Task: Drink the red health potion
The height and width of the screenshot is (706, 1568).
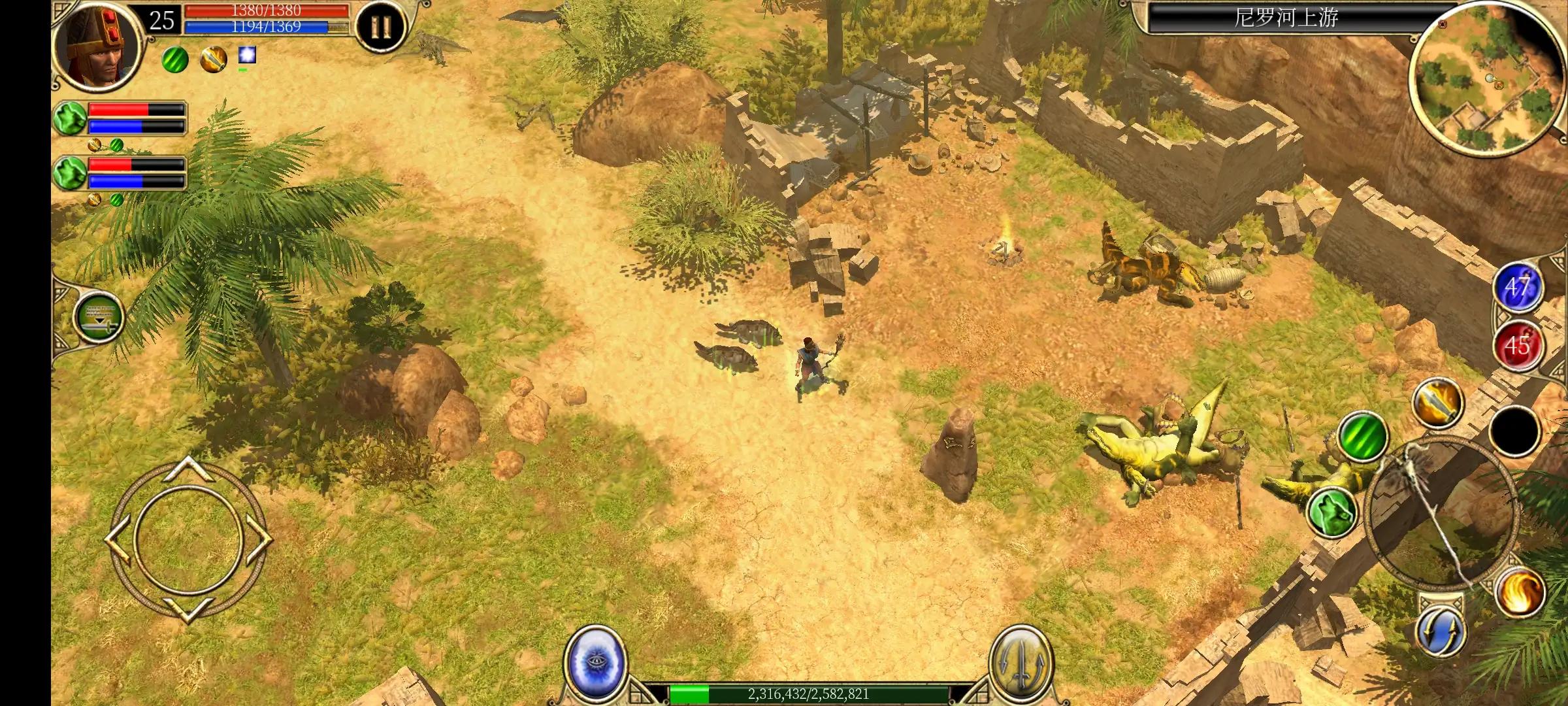Action: [1517, 346]
